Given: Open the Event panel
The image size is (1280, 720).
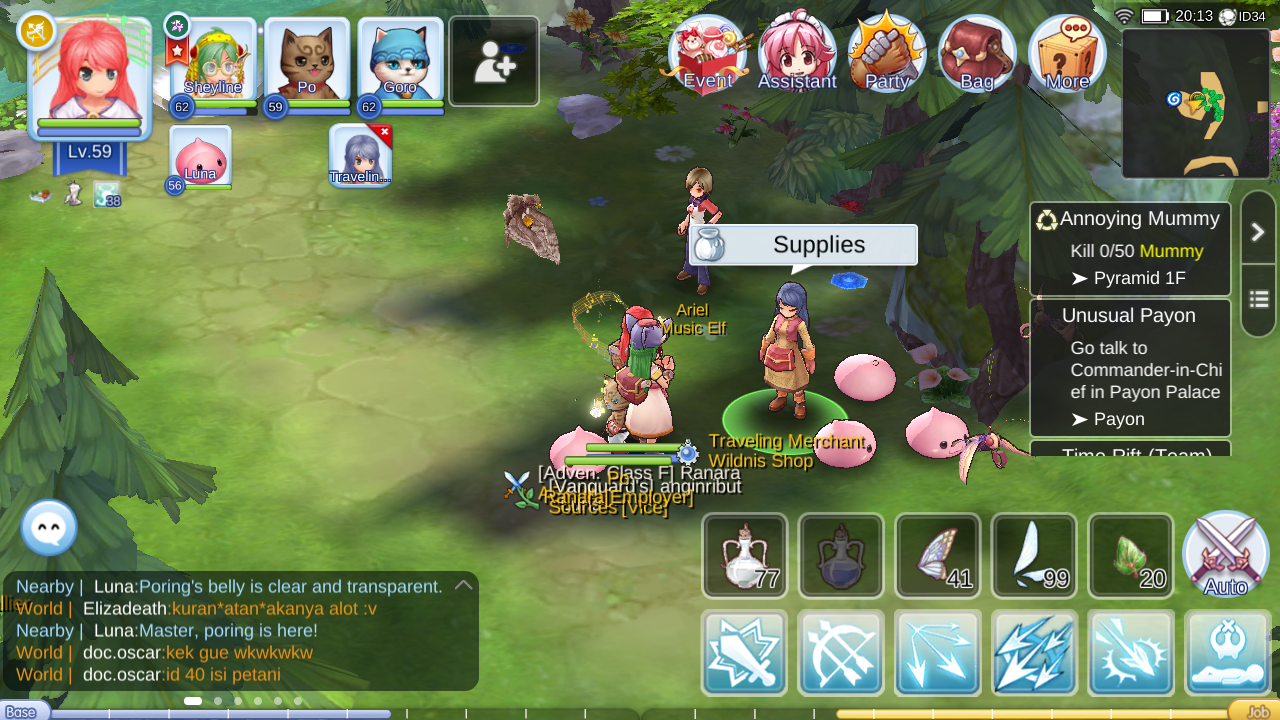Looking at the screenshot, I should (707, 52).
